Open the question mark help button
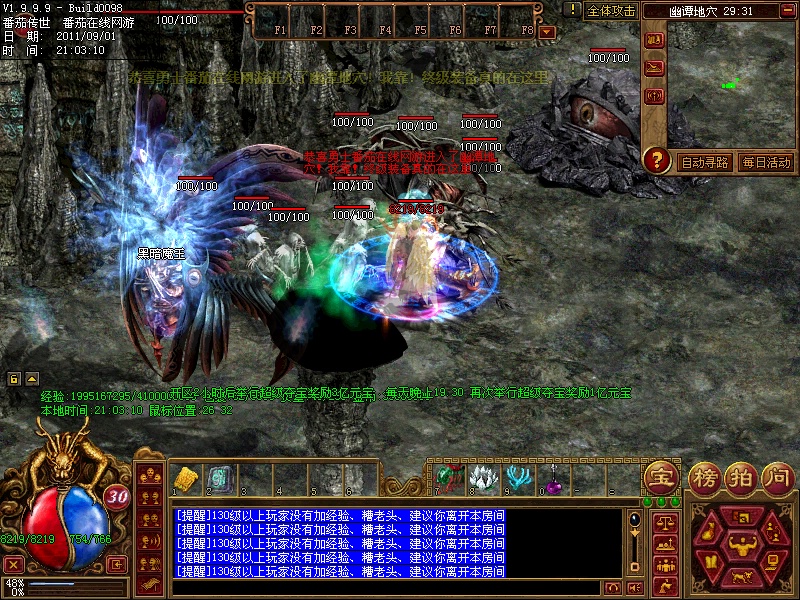Screen dimensions: 800x600 pos(656,159)
